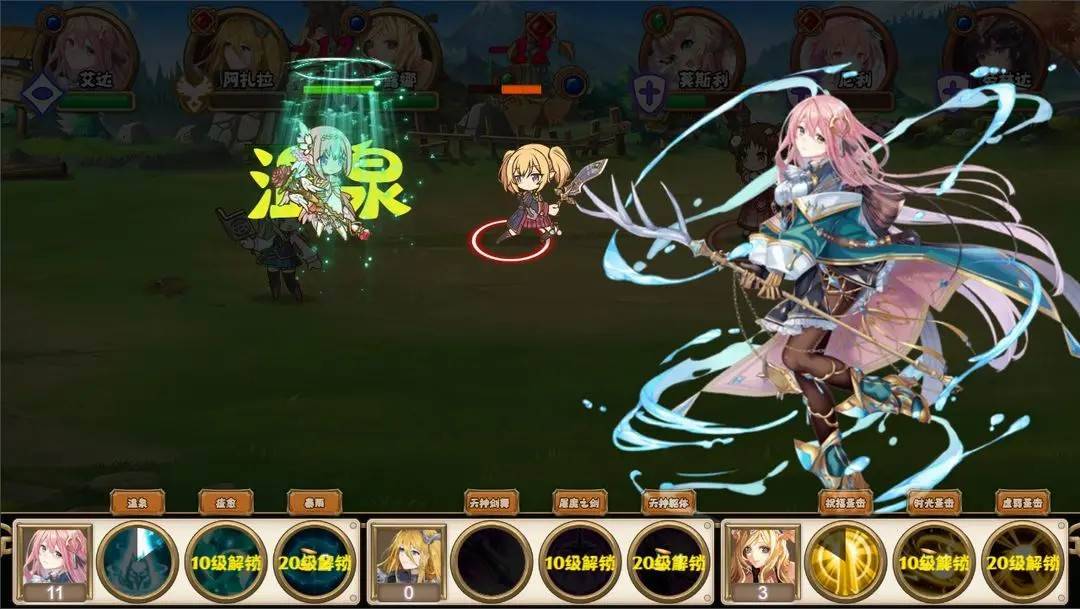Click the locked 愈念 skill (10级解锁)
The image size is (1080, 609).
227,562
